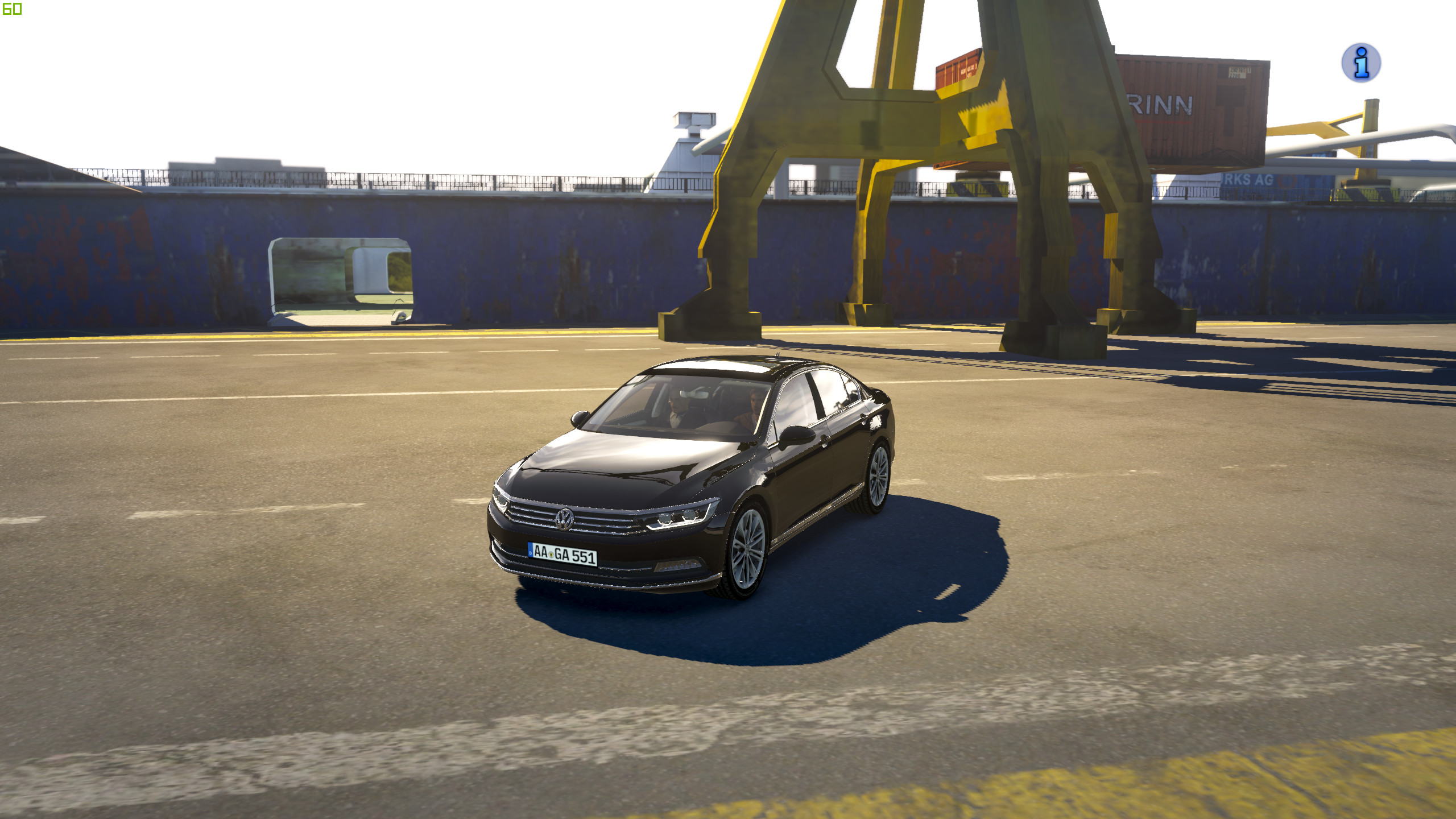Open the blue info icon
The width and height of the screenshot is (1456, 819).
pos(1361,63)
